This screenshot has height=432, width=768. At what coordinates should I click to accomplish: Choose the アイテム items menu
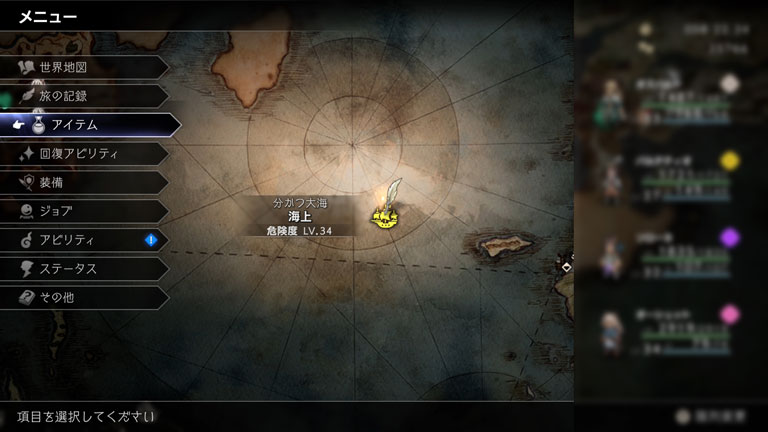point(90,125)
